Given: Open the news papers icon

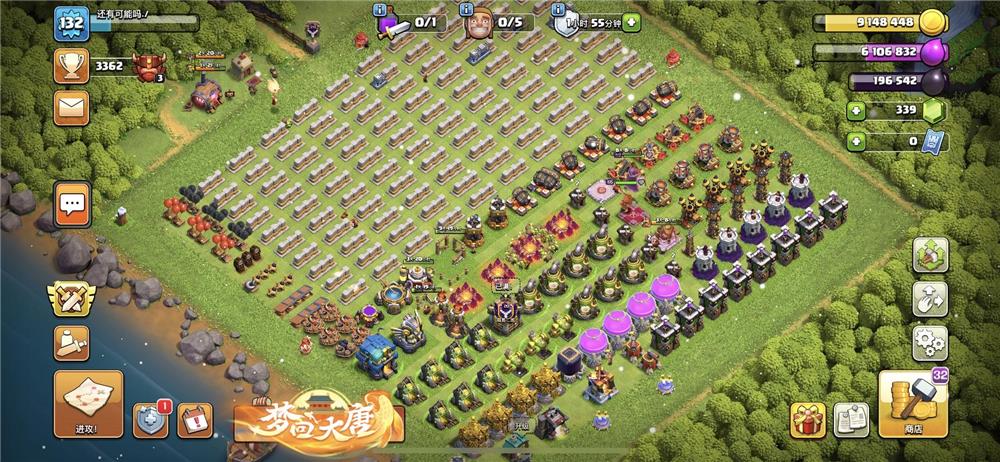Looking at the screenshot, I should click(850, 419).
